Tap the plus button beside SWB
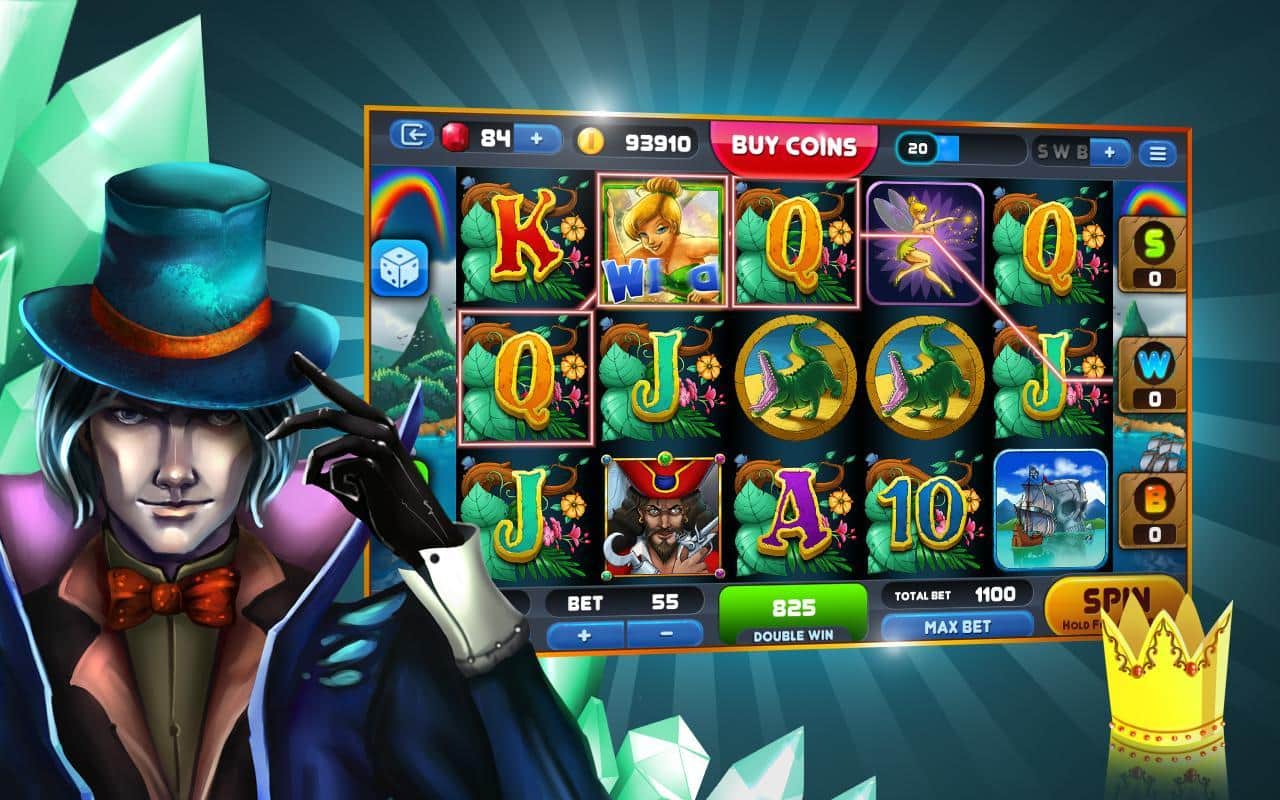The image size is (1280, 800). tap(1109, 152)
